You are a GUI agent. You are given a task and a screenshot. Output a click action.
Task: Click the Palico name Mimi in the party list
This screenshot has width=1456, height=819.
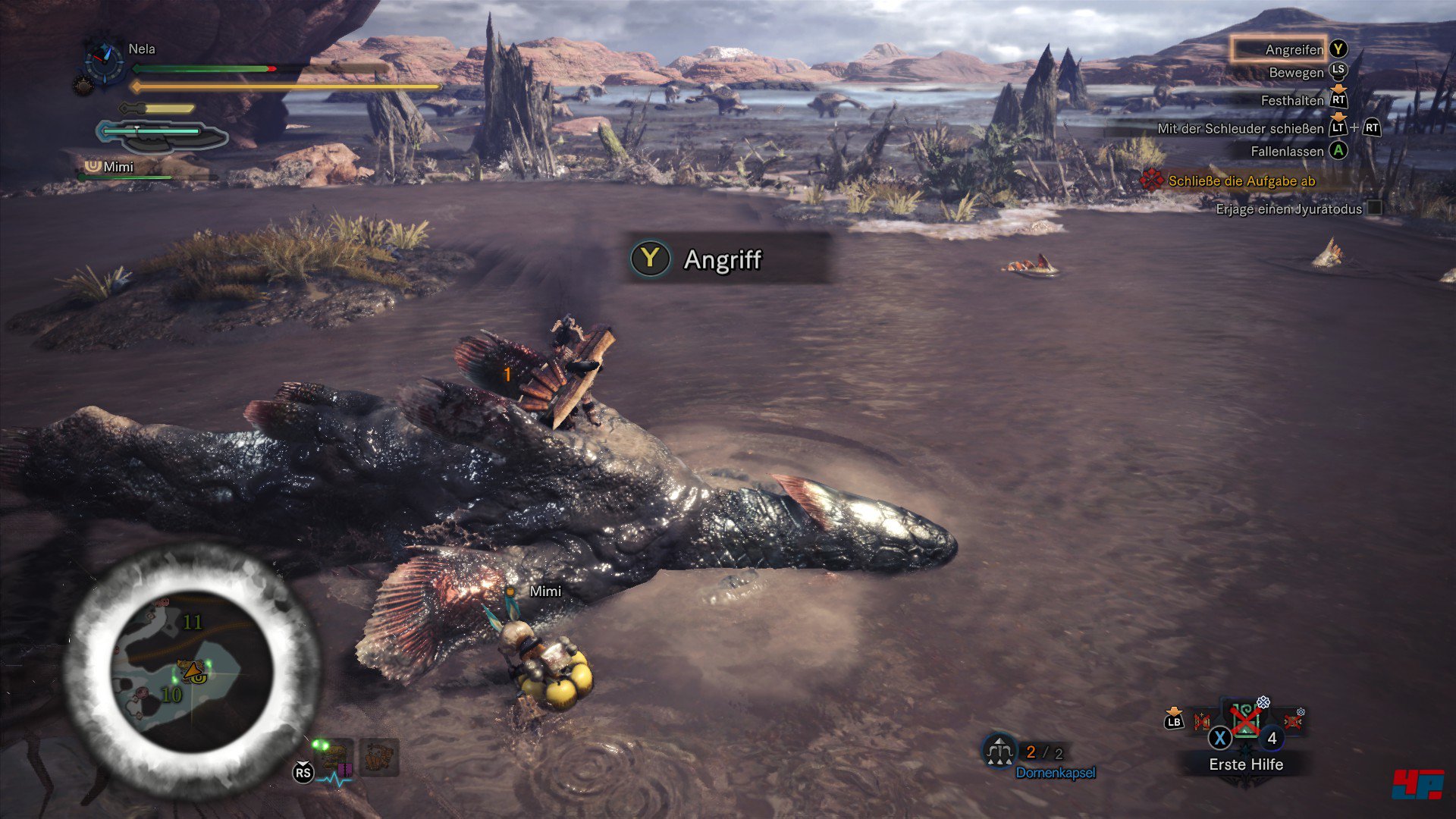pos(118,167)
